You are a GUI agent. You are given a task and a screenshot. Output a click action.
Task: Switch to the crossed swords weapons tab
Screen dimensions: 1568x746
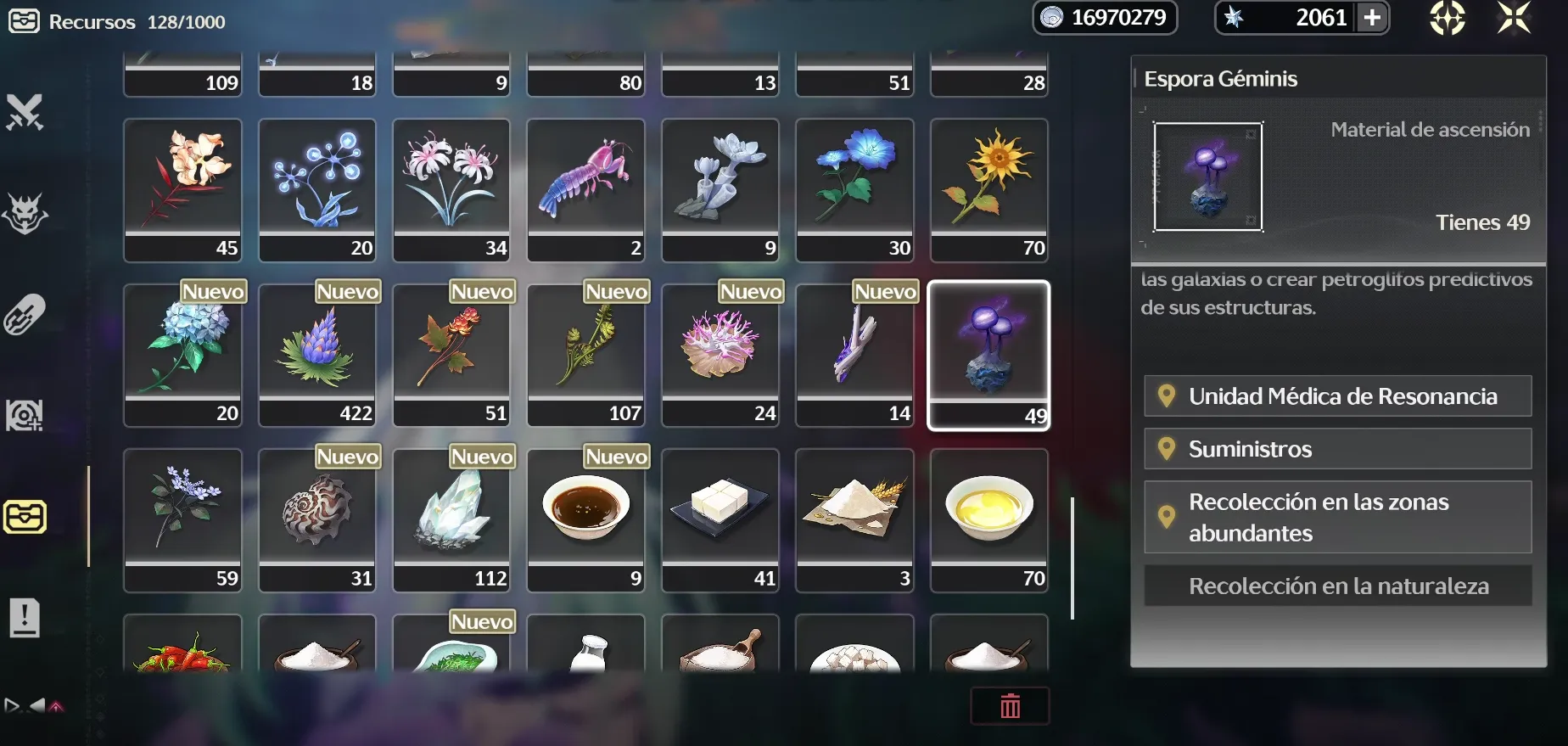(x=25, y=112)
